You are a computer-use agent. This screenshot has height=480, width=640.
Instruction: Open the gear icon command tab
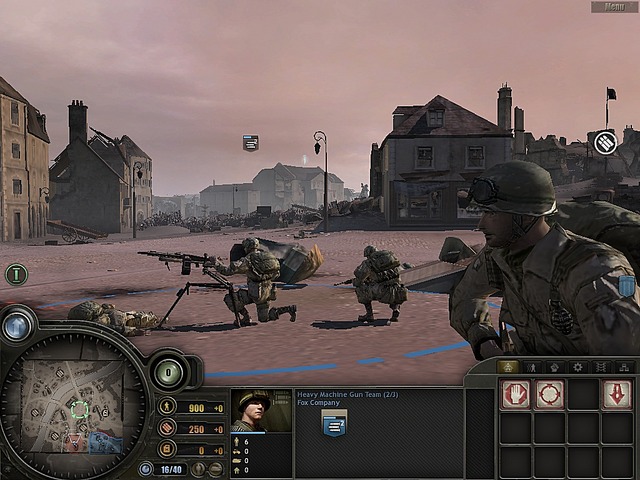point(577,367)
